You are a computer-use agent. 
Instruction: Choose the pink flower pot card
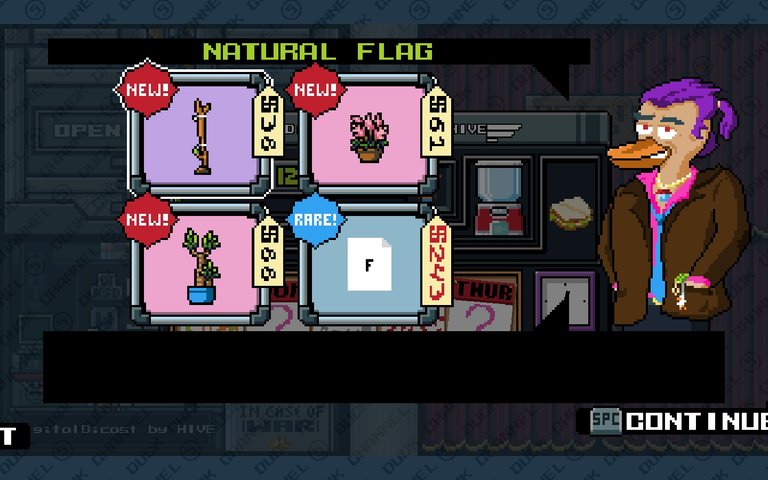click(x=368, y=137)
